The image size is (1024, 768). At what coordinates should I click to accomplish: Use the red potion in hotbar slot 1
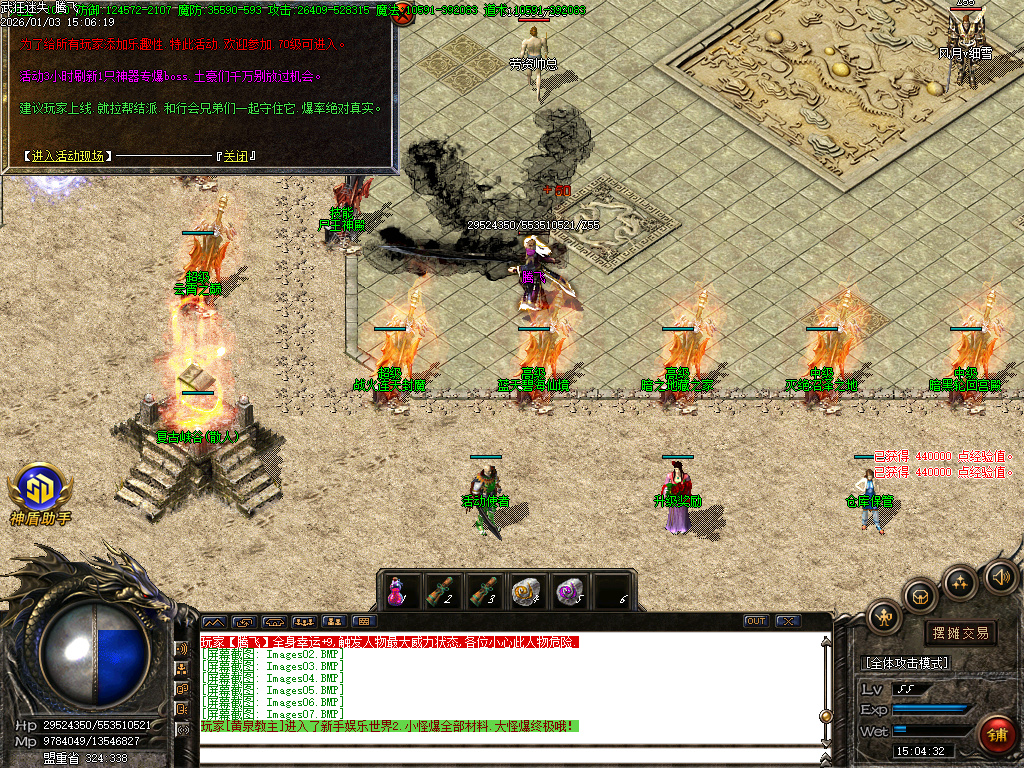pyautogui.click(x=398, y=591)
